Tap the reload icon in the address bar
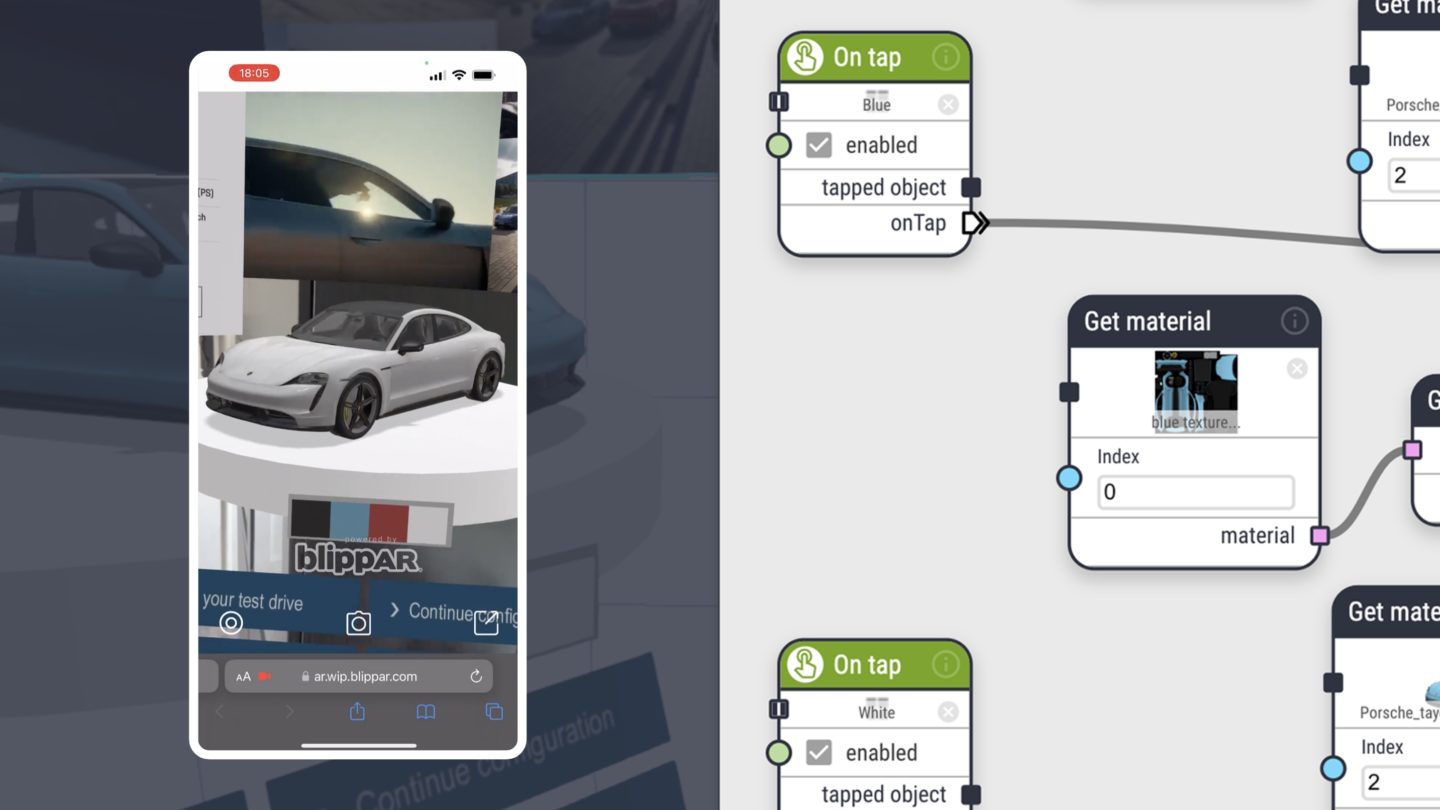 [x=477, y=676]
